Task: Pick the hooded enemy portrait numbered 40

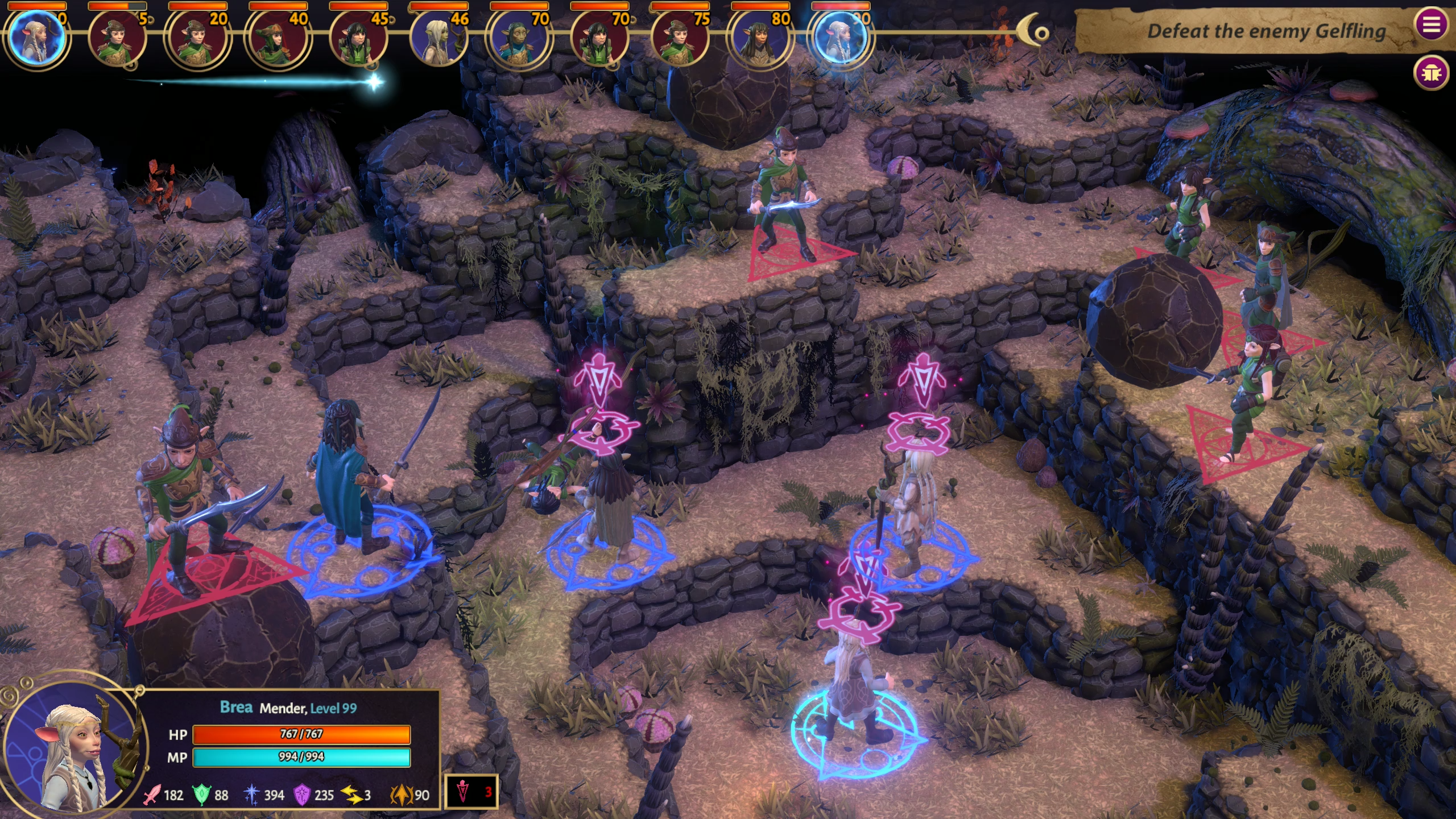Action: pyautogui.click(x=278, y=39)
